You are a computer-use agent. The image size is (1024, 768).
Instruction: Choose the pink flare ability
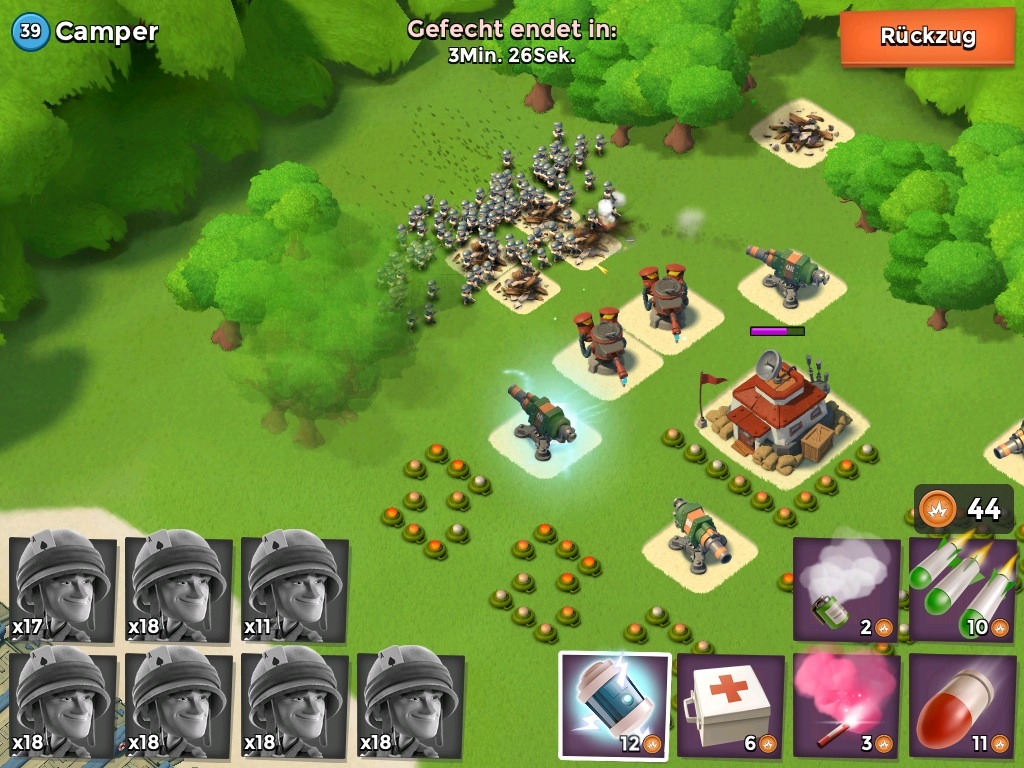(x=846, y=705)
